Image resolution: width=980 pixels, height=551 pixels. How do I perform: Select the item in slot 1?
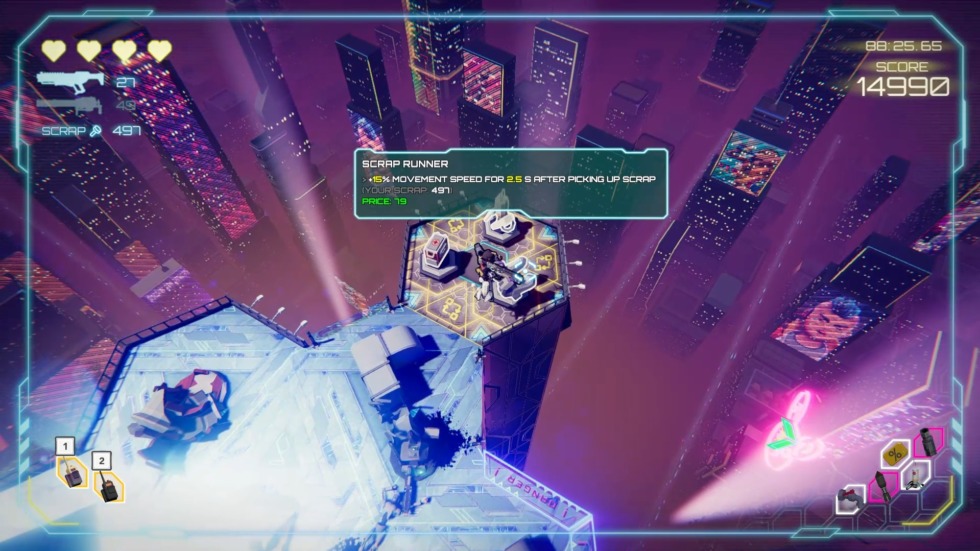71,471
